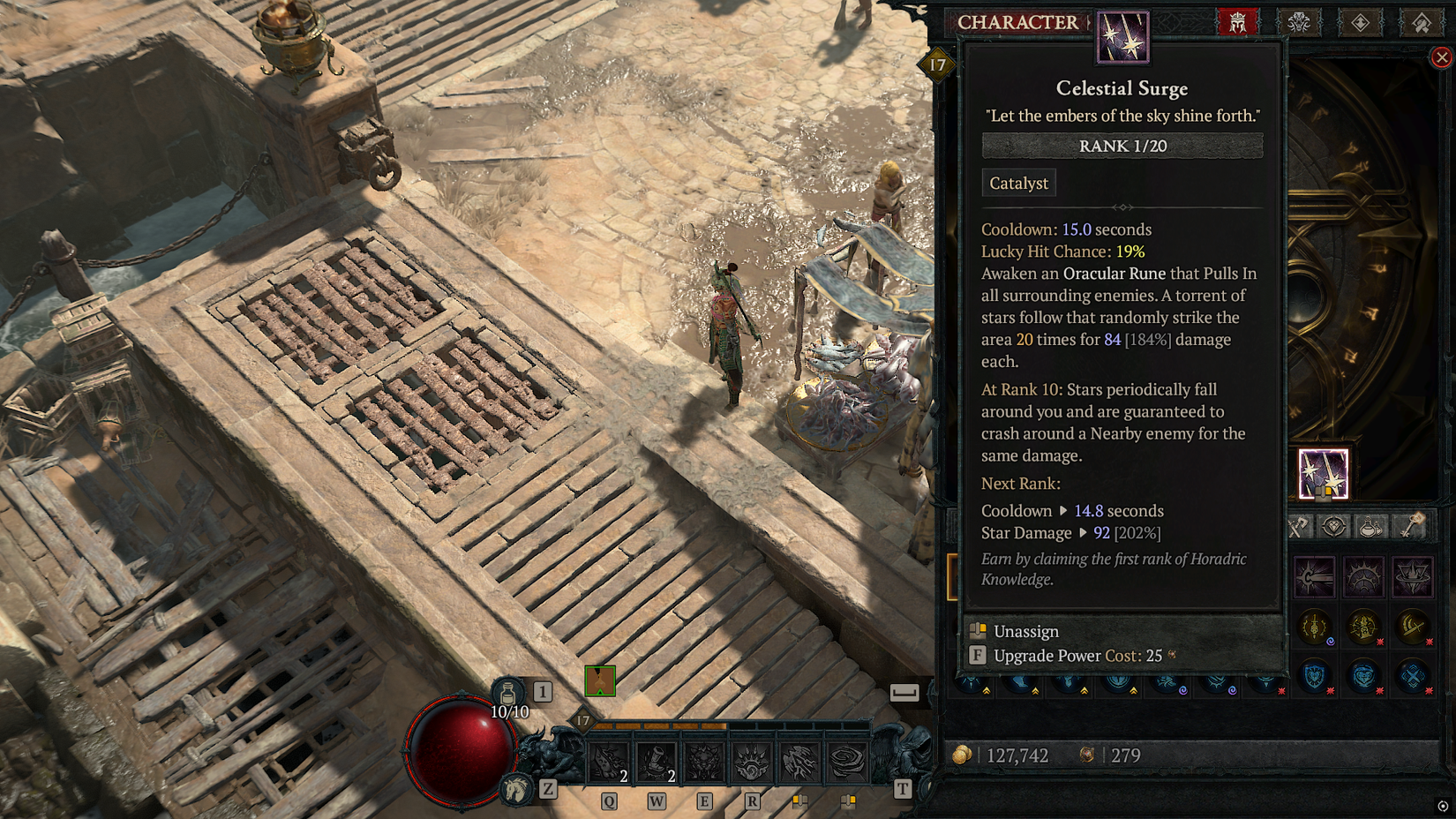Open the diamond-emblem tab at the top

[1361, 23]
